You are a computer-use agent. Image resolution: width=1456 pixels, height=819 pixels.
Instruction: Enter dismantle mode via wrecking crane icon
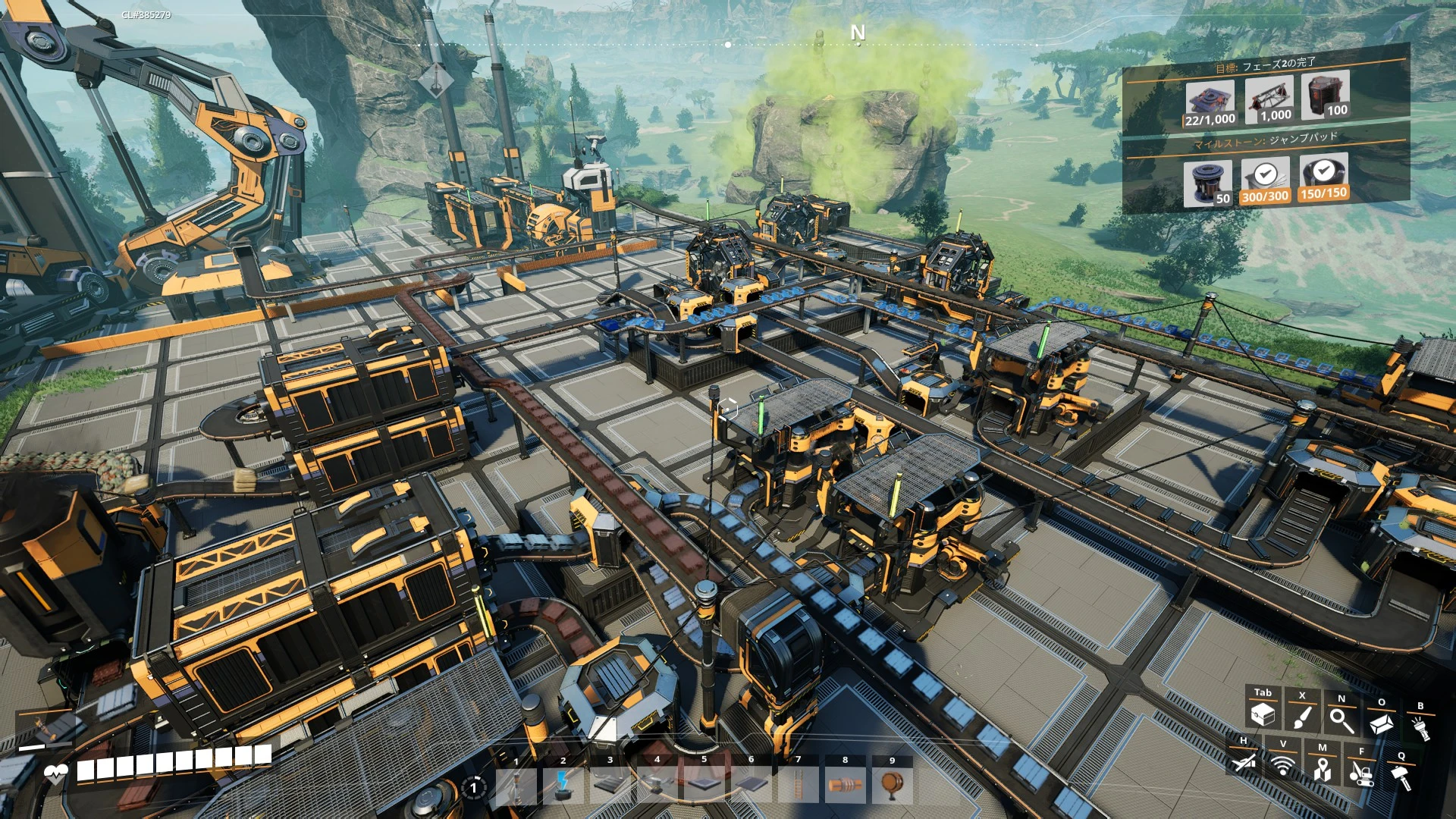tap(1362, 773)
